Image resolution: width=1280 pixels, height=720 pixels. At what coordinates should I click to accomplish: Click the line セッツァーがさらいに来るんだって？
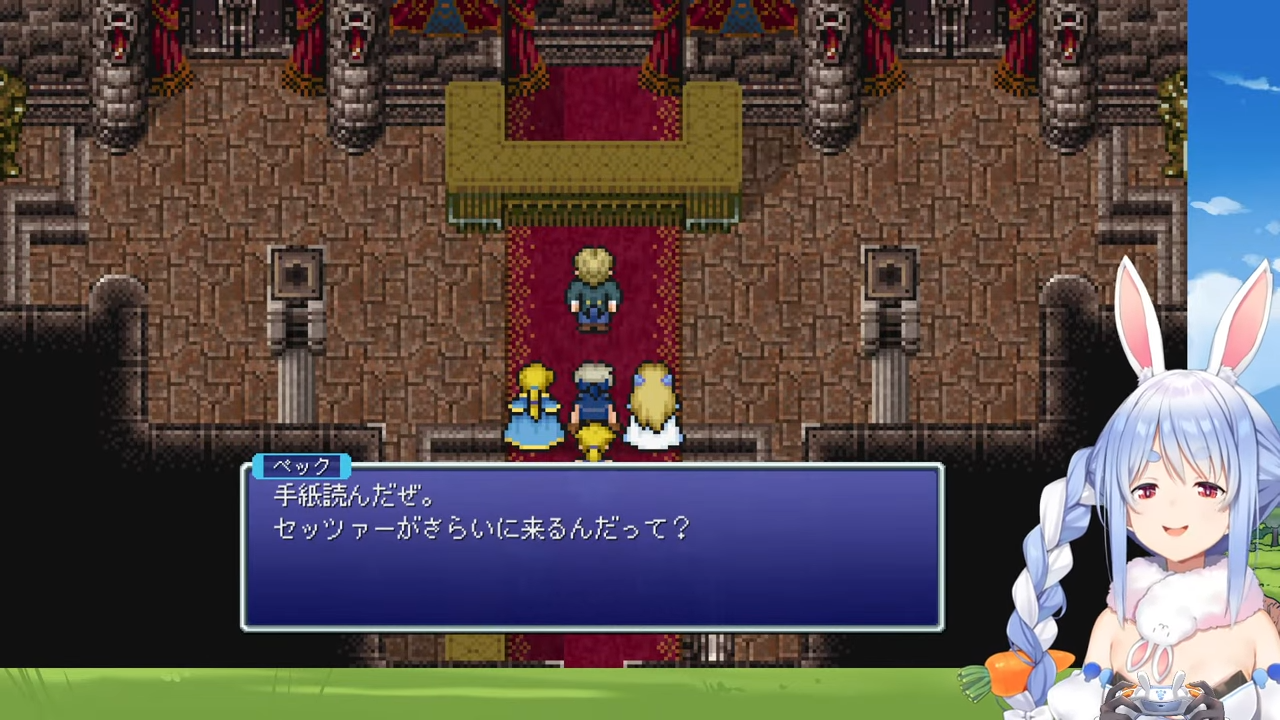coord(480,528)
